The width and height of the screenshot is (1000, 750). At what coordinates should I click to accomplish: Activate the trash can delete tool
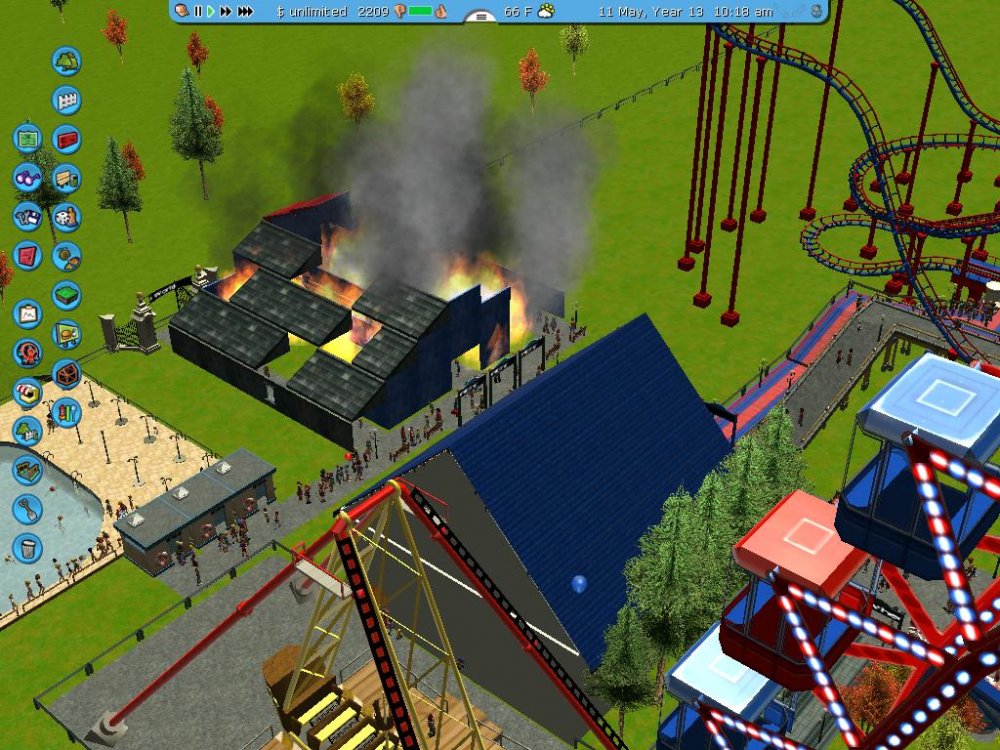(27, 548)
